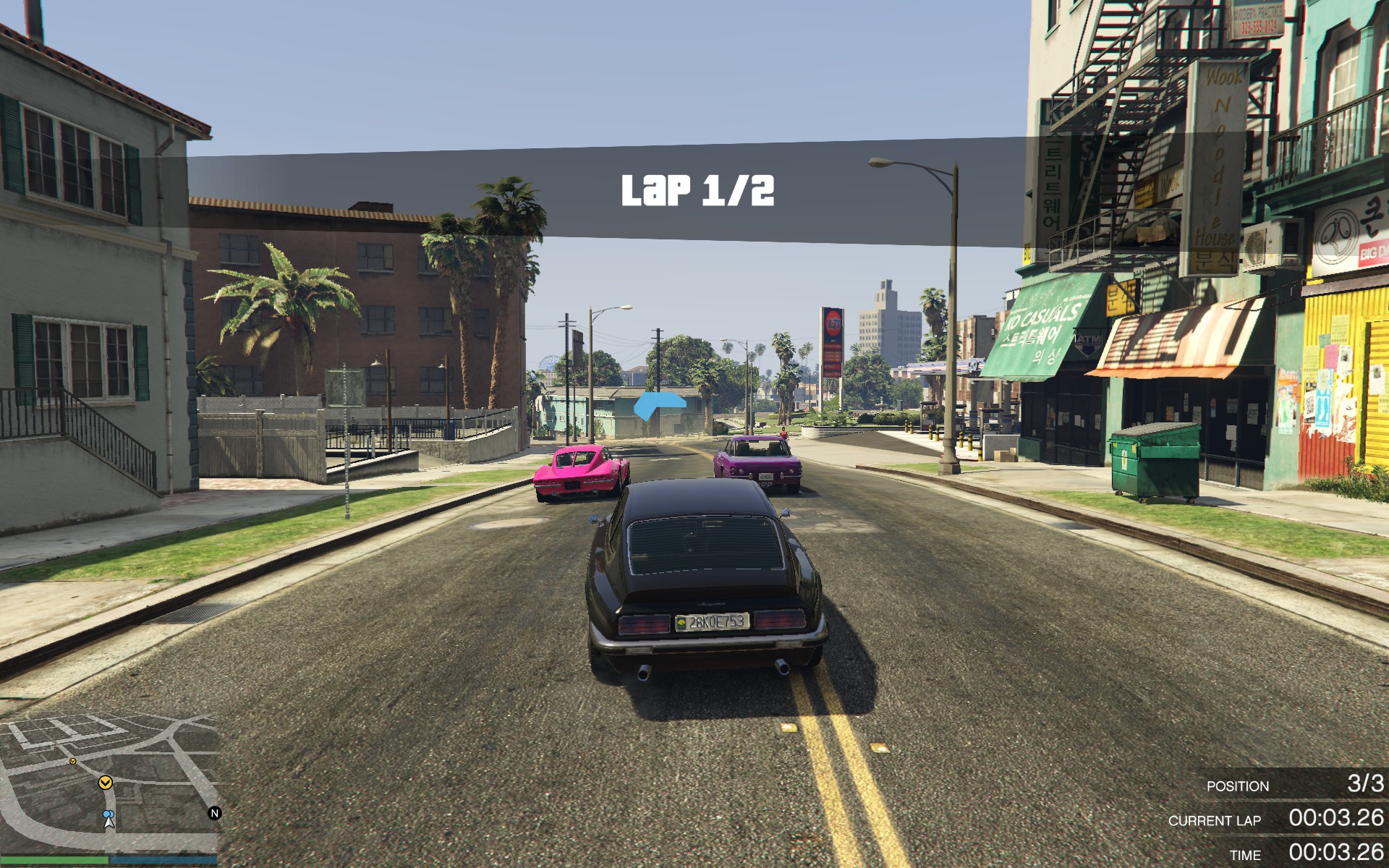This screenshot has width=1389, height=868.
Task: Click the north compass indicator on minimap
Action: (x=214, y=813)
